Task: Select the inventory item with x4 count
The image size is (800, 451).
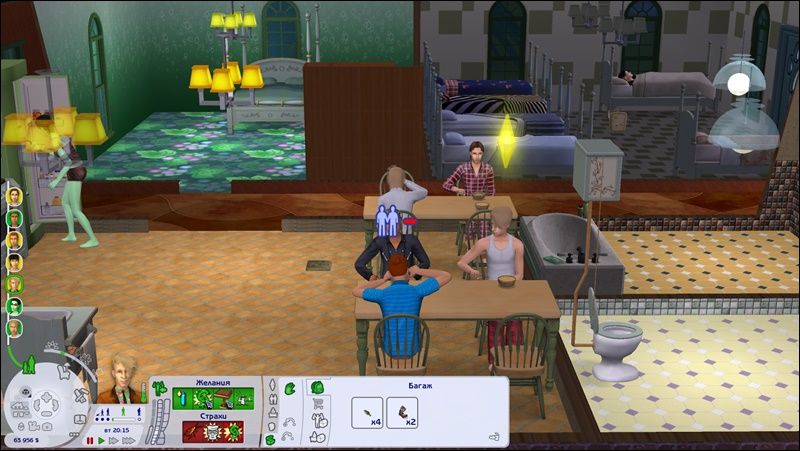Action: point(367,413)
